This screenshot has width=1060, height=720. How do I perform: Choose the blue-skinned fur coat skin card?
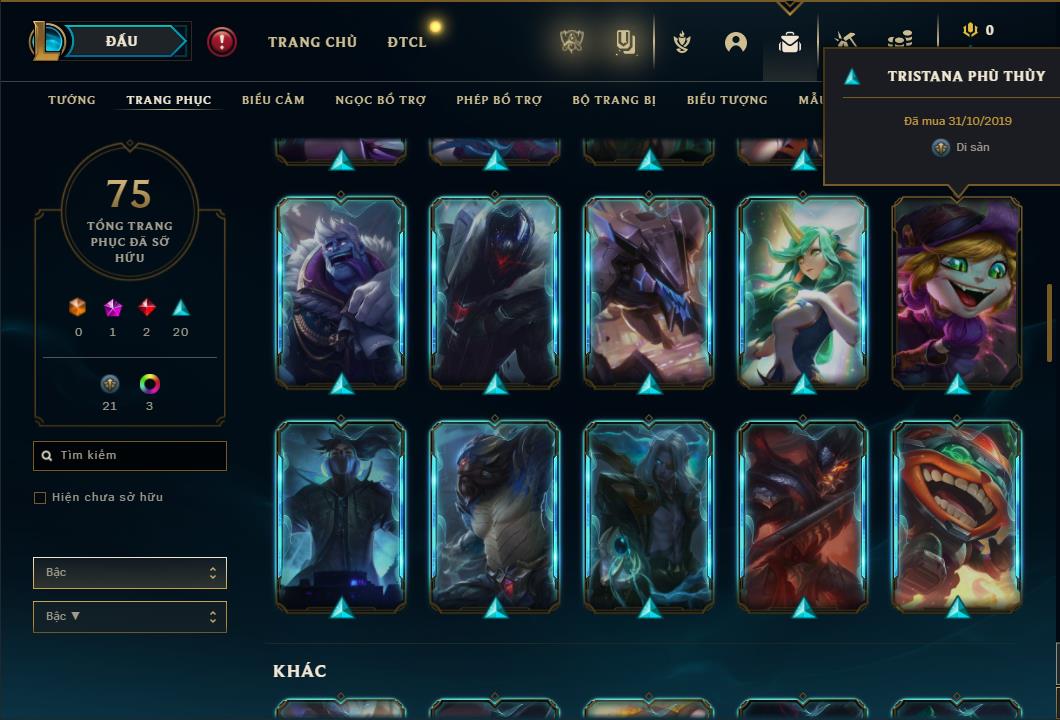(x=341, y=292)
